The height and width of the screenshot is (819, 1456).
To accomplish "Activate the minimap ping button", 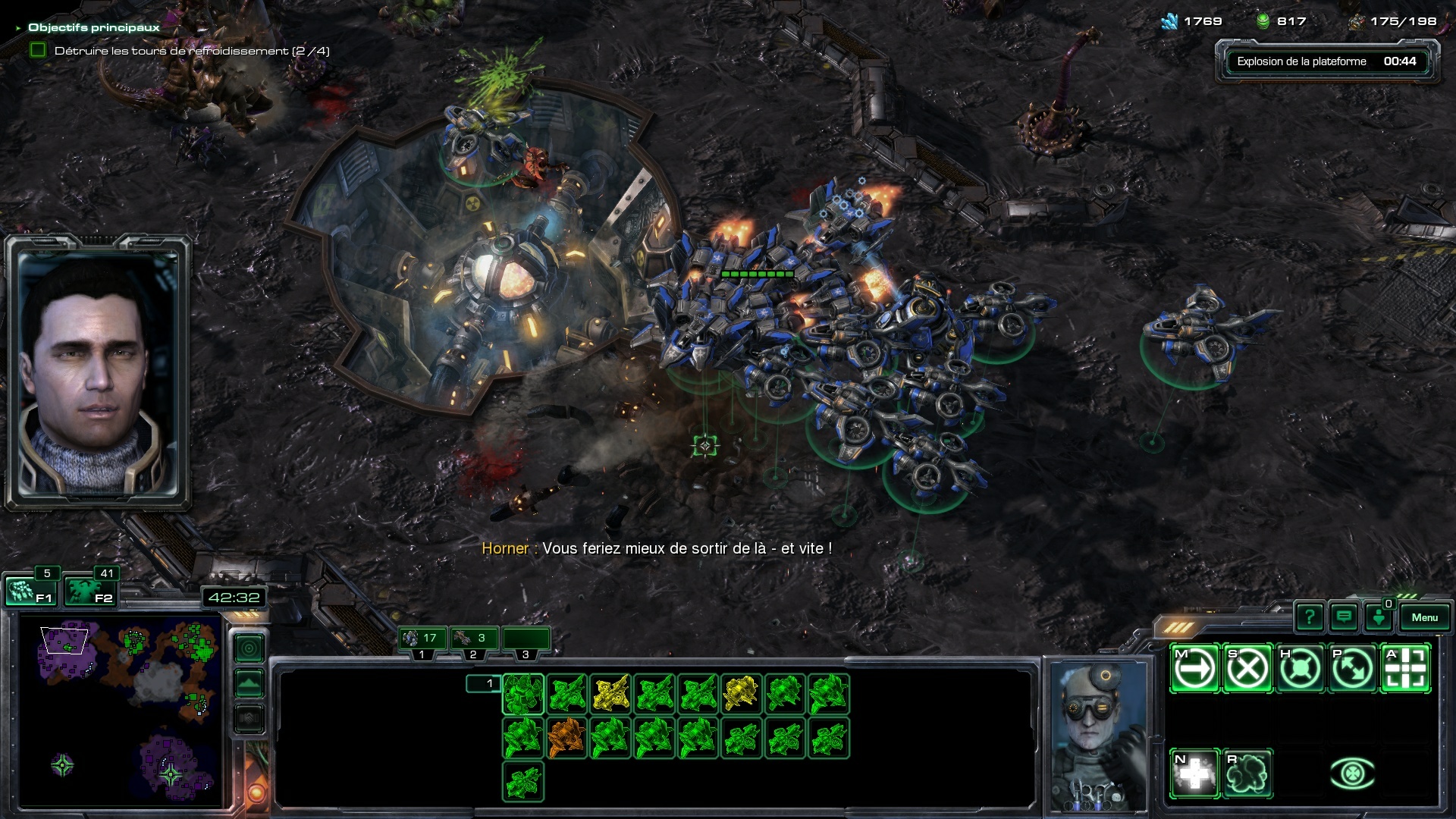I will [x=249, y=648].
